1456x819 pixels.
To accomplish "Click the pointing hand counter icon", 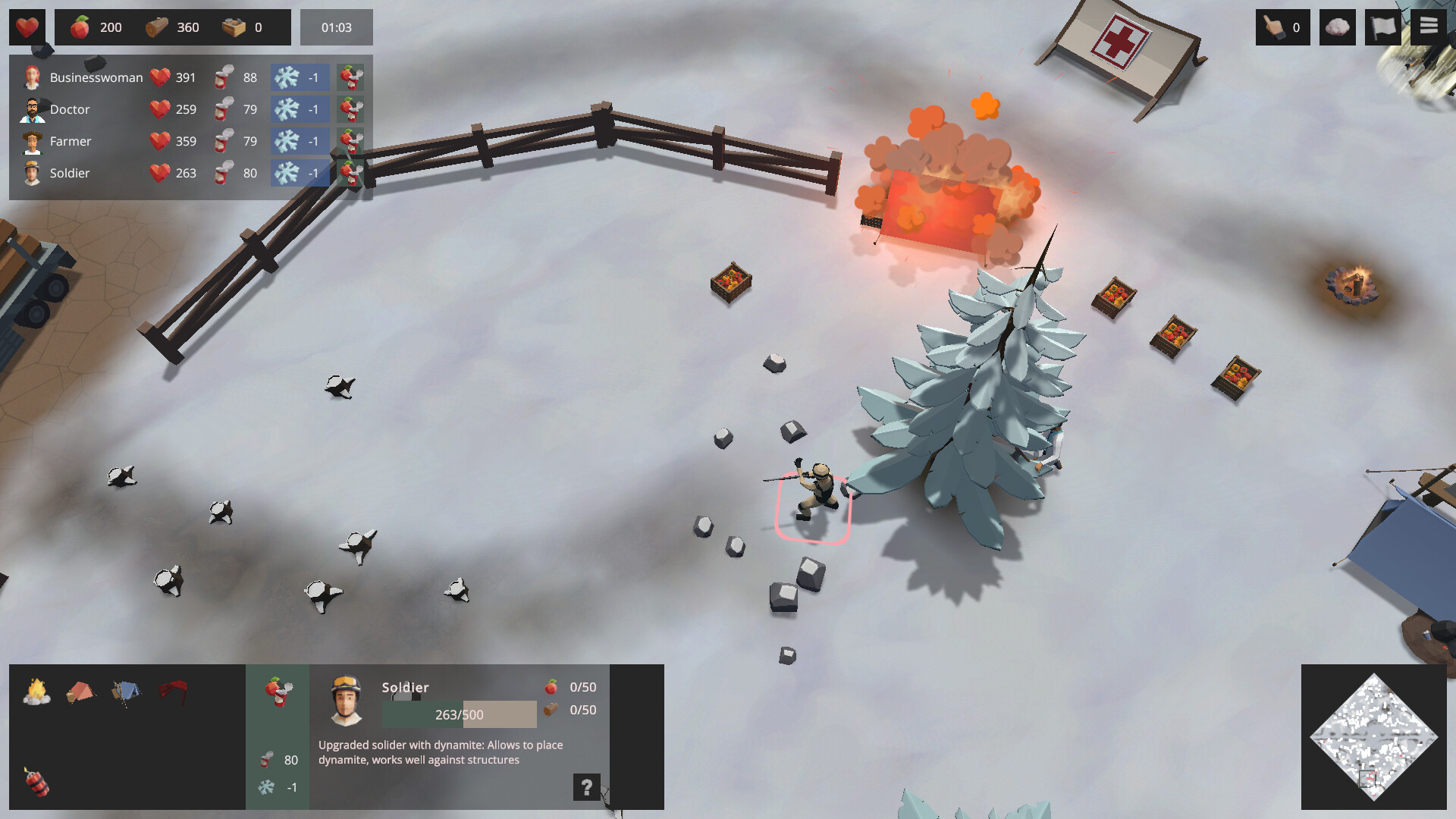I will click(1282, 27).
